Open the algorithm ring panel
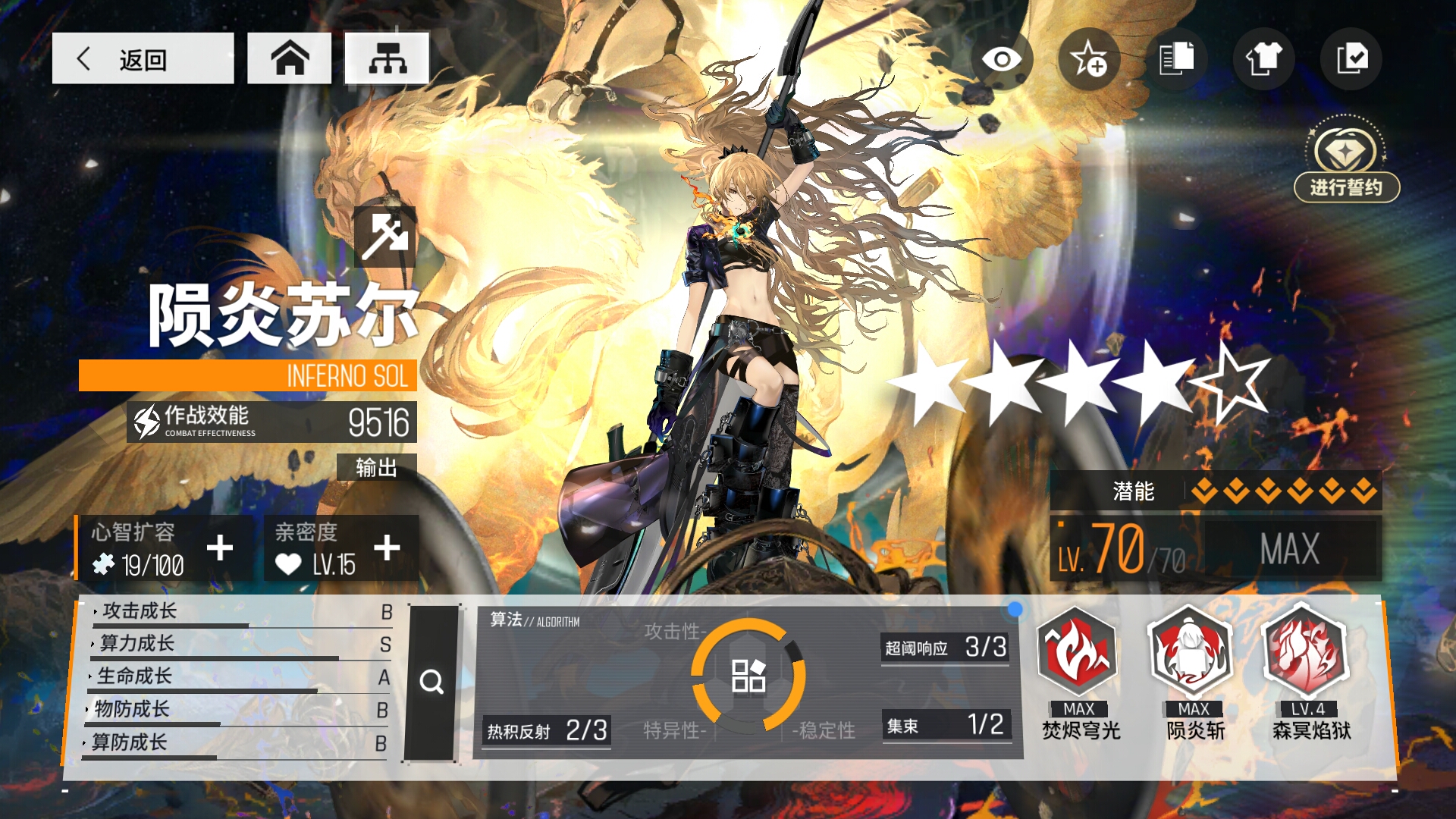1456x819 pixels. [748, 675]
